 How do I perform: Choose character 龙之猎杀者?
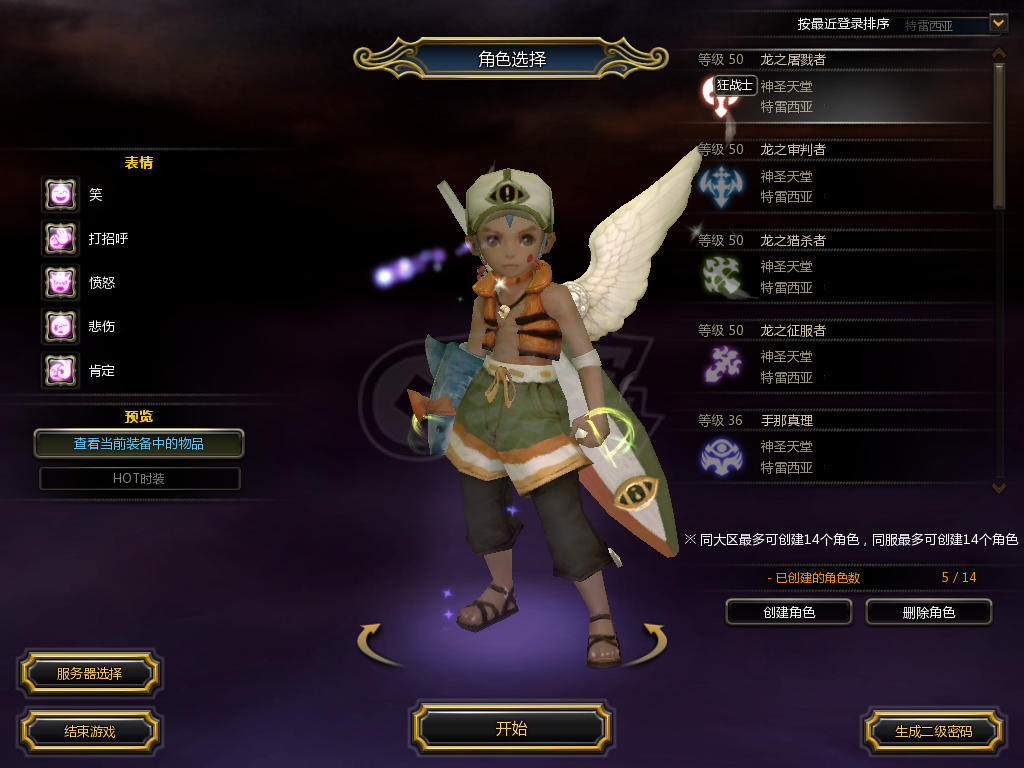coord(840,268)
